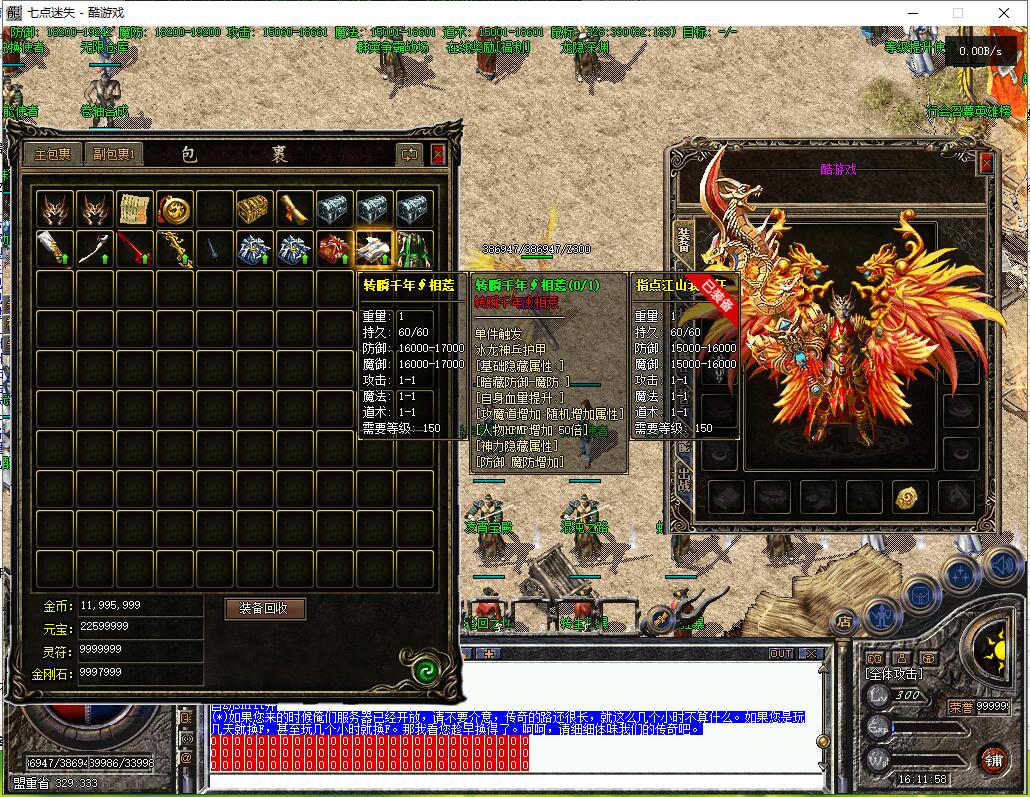Select the green robe armor slot

[x=414, y=248]
